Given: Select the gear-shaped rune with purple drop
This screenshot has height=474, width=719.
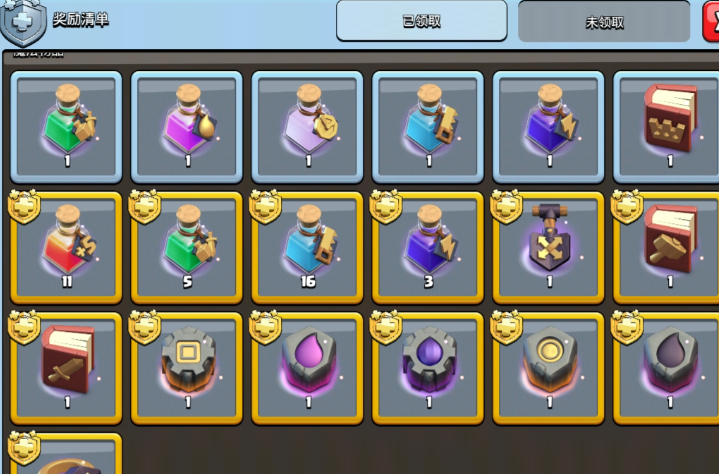Looking at the screenshot, I should 428,367.
